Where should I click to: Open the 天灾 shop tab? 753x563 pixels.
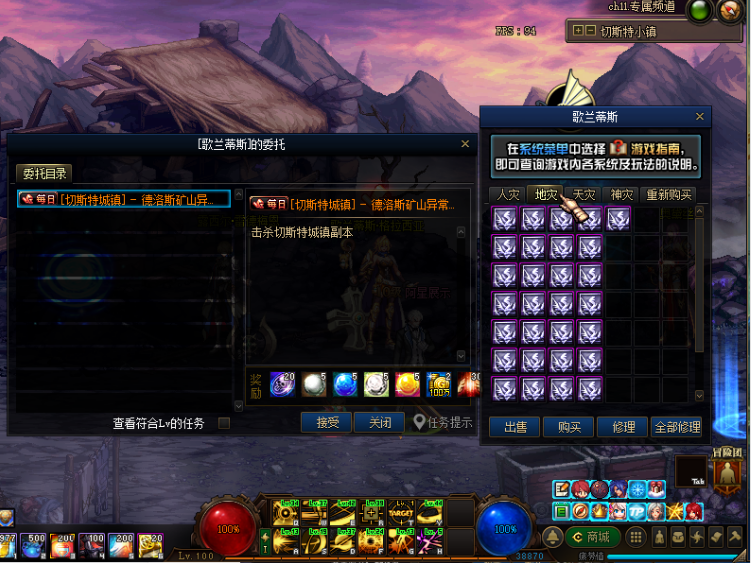pos(583,194)
